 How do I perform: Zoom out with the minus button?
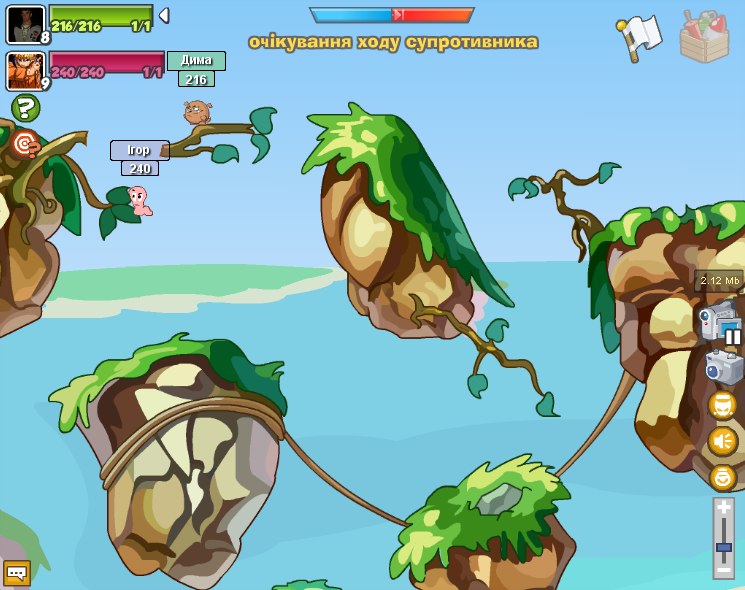point(724,570)
